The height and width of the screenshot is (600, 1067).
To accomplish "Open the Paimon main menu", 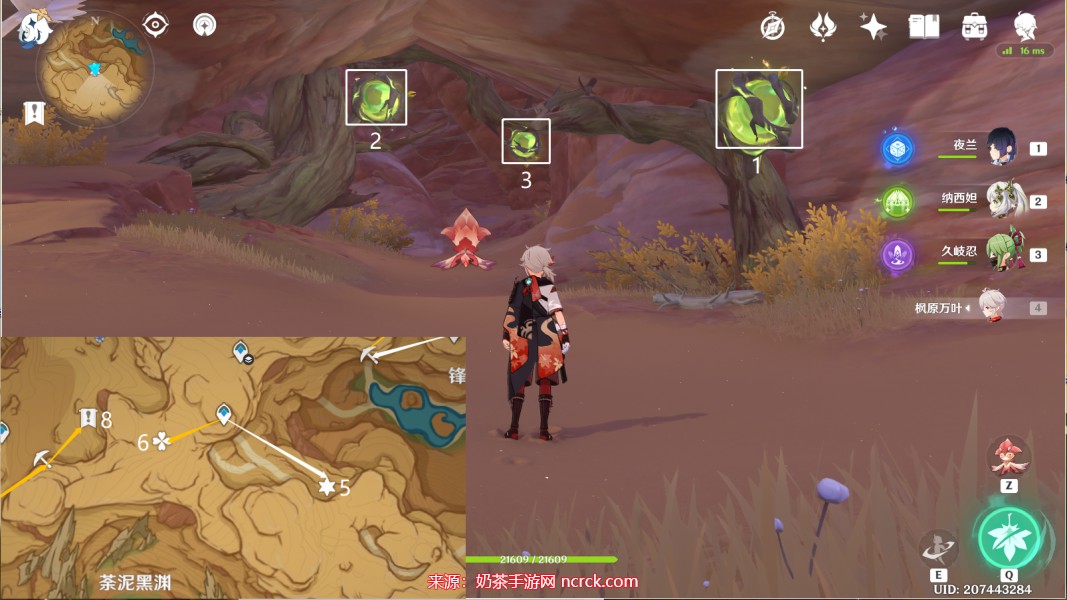I will point(33,29).
